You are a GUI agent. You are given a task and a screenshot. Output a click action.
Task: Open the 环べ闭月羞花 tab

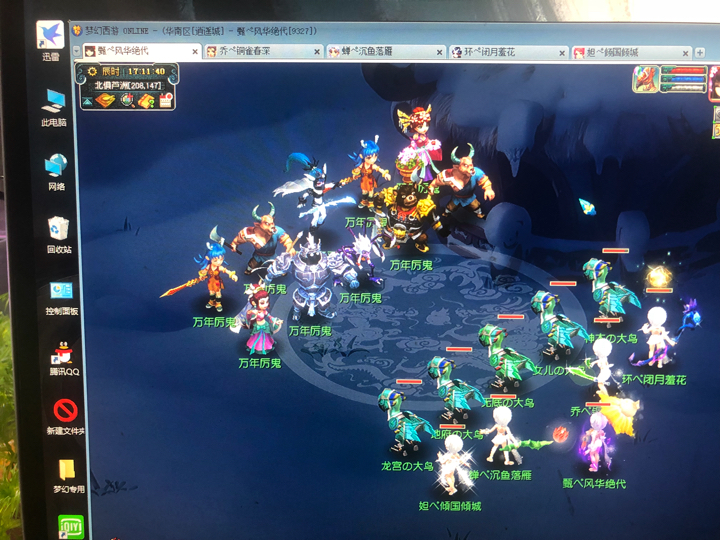[x=498, y=52]
